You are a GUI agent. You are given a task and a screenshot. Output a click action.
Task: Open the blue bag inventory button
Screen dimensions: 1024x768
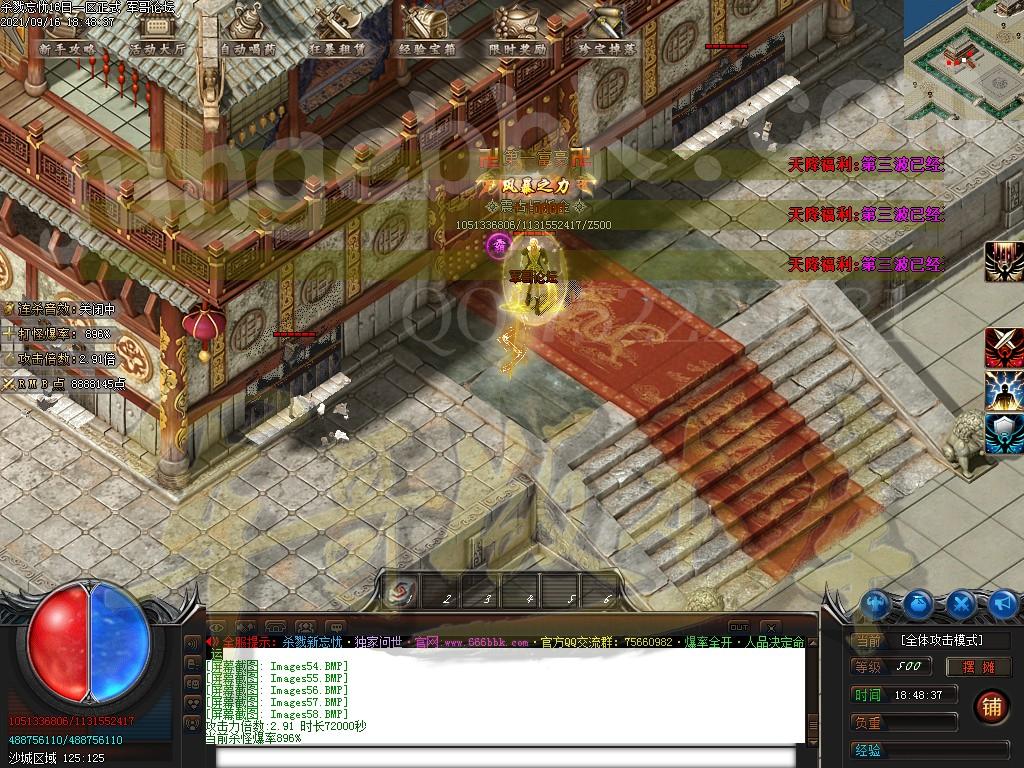click(x=920, y=604)
